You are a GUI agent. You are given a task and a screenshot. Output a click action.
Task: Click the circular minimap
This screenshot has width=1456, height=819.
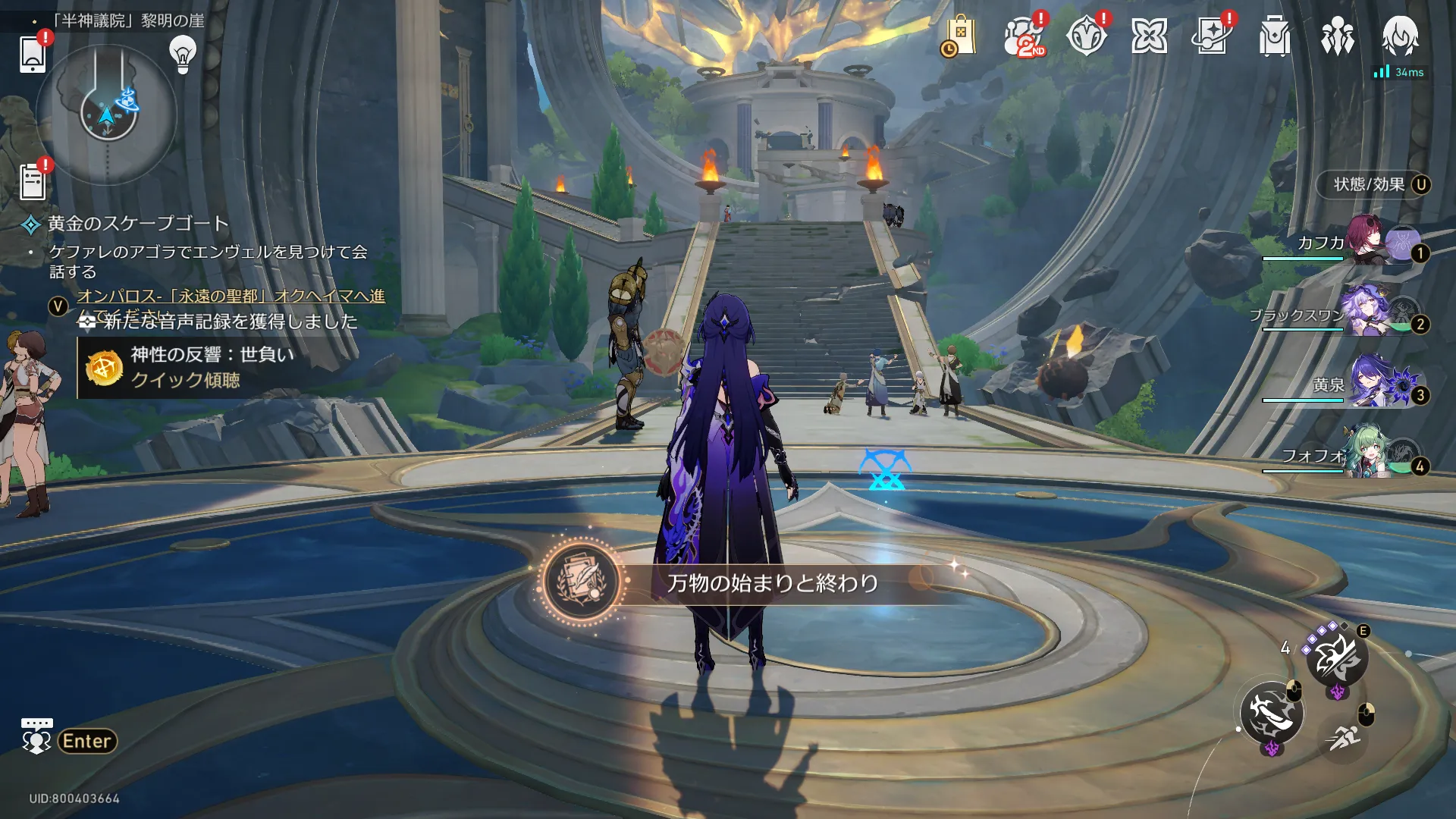(107, 115)
